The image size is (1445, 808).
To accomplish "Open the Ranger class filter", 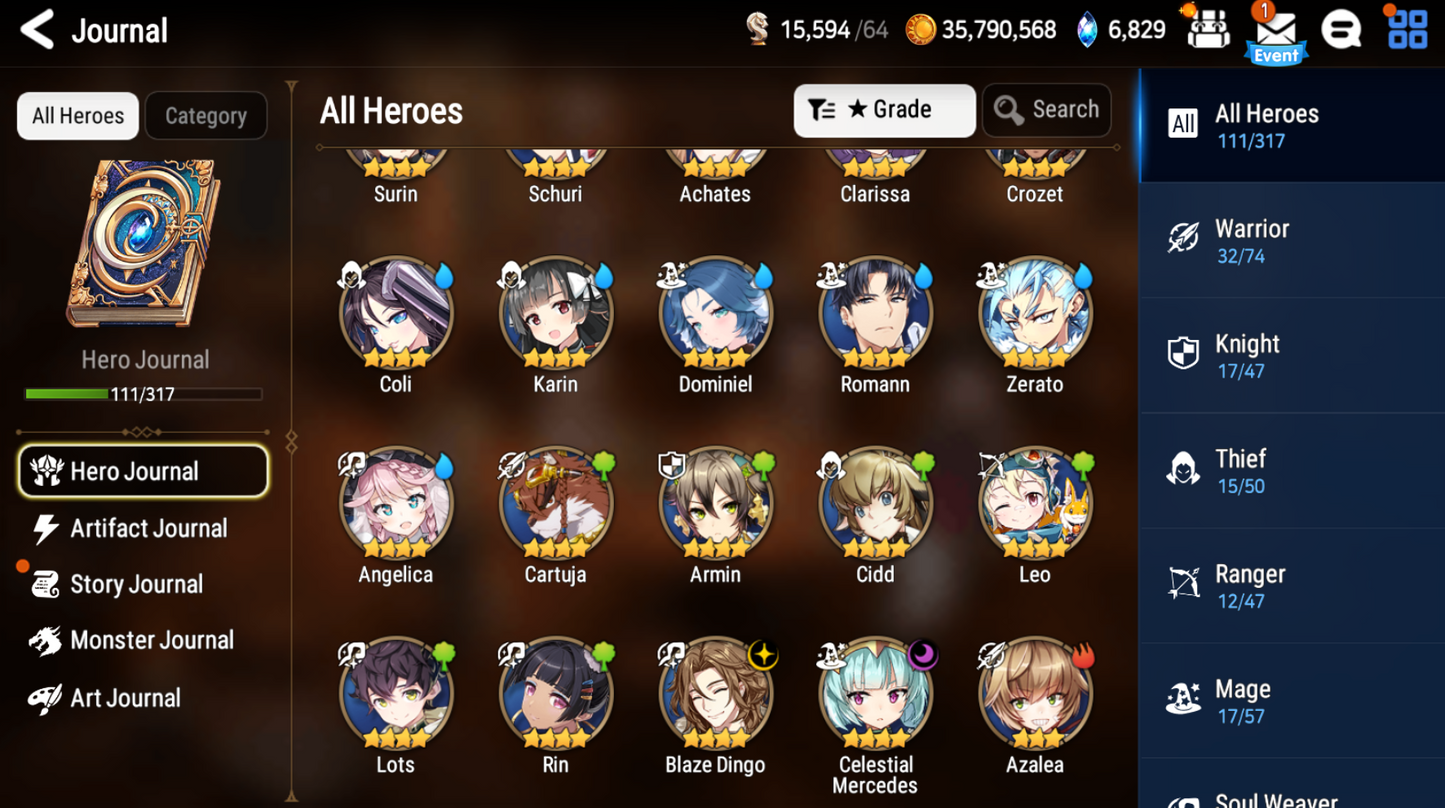I will [1291, 585].
